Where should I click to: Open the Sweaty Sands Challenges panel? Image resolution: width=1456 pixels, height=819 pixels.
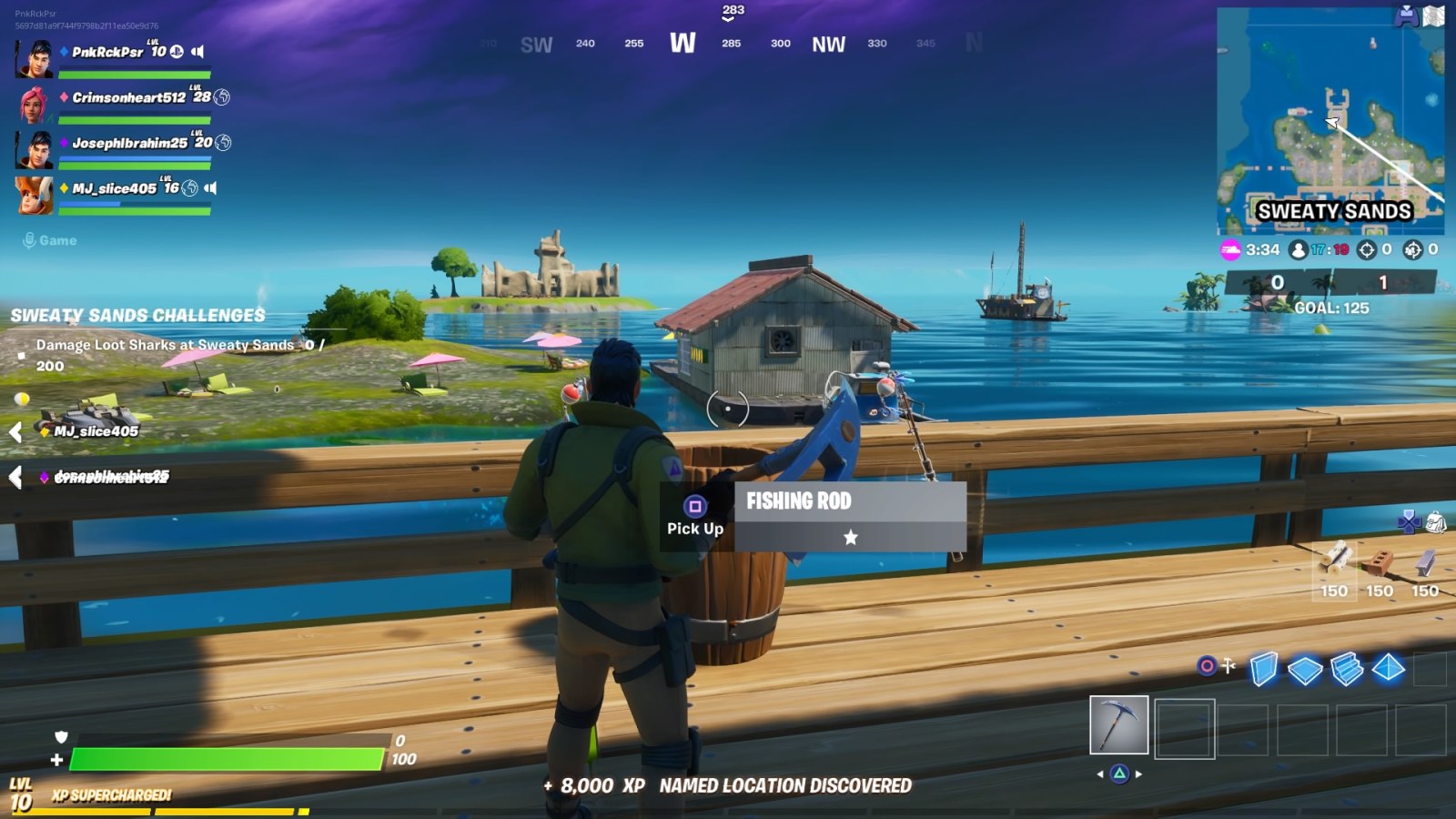coord(136,316)
